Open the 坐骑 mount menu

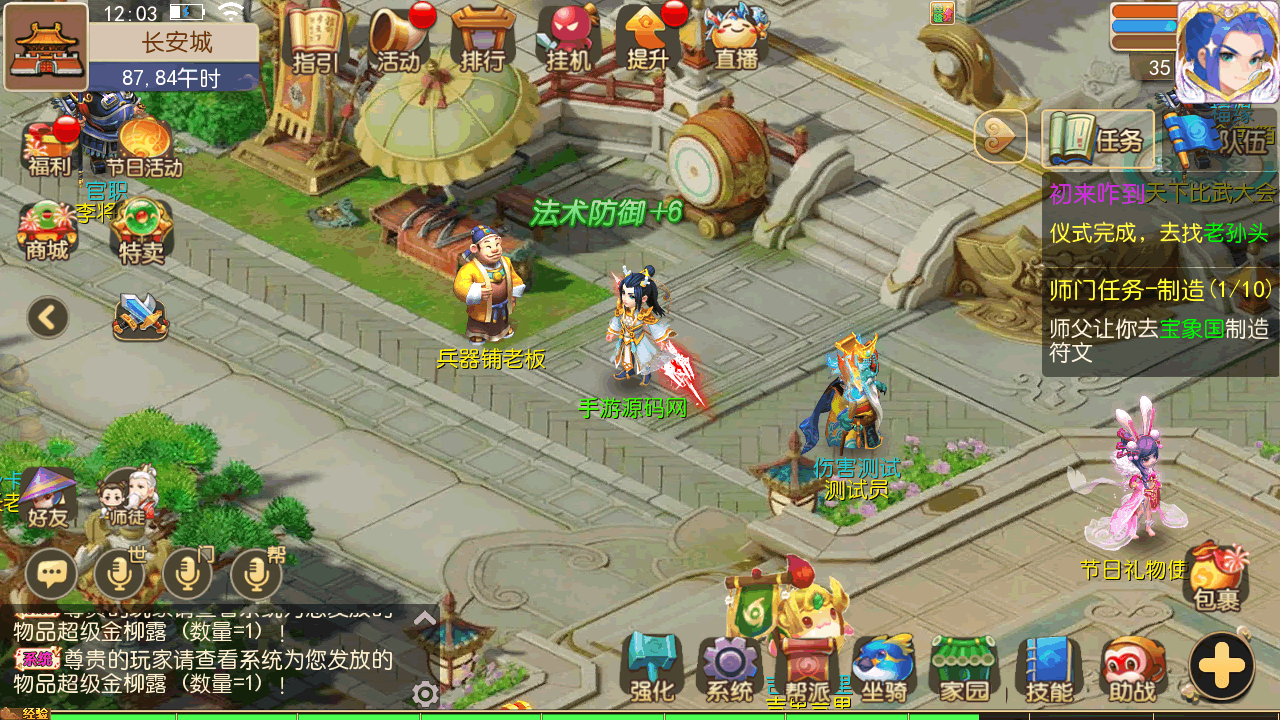point(884,667)
